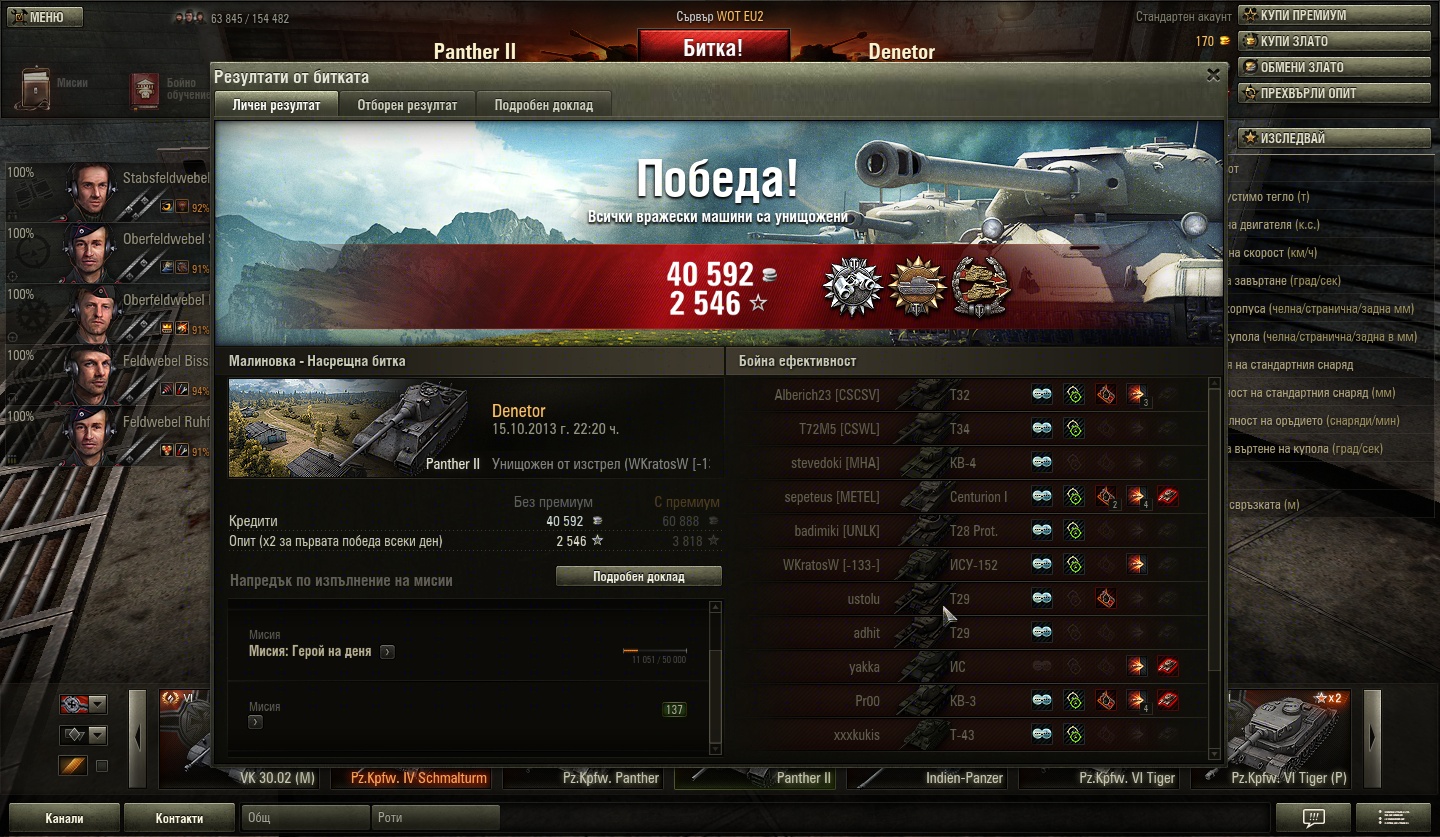The width and height of the screenshot is (1440, 837).
Task: Close the battle results window
Action: click(1213, 74)
